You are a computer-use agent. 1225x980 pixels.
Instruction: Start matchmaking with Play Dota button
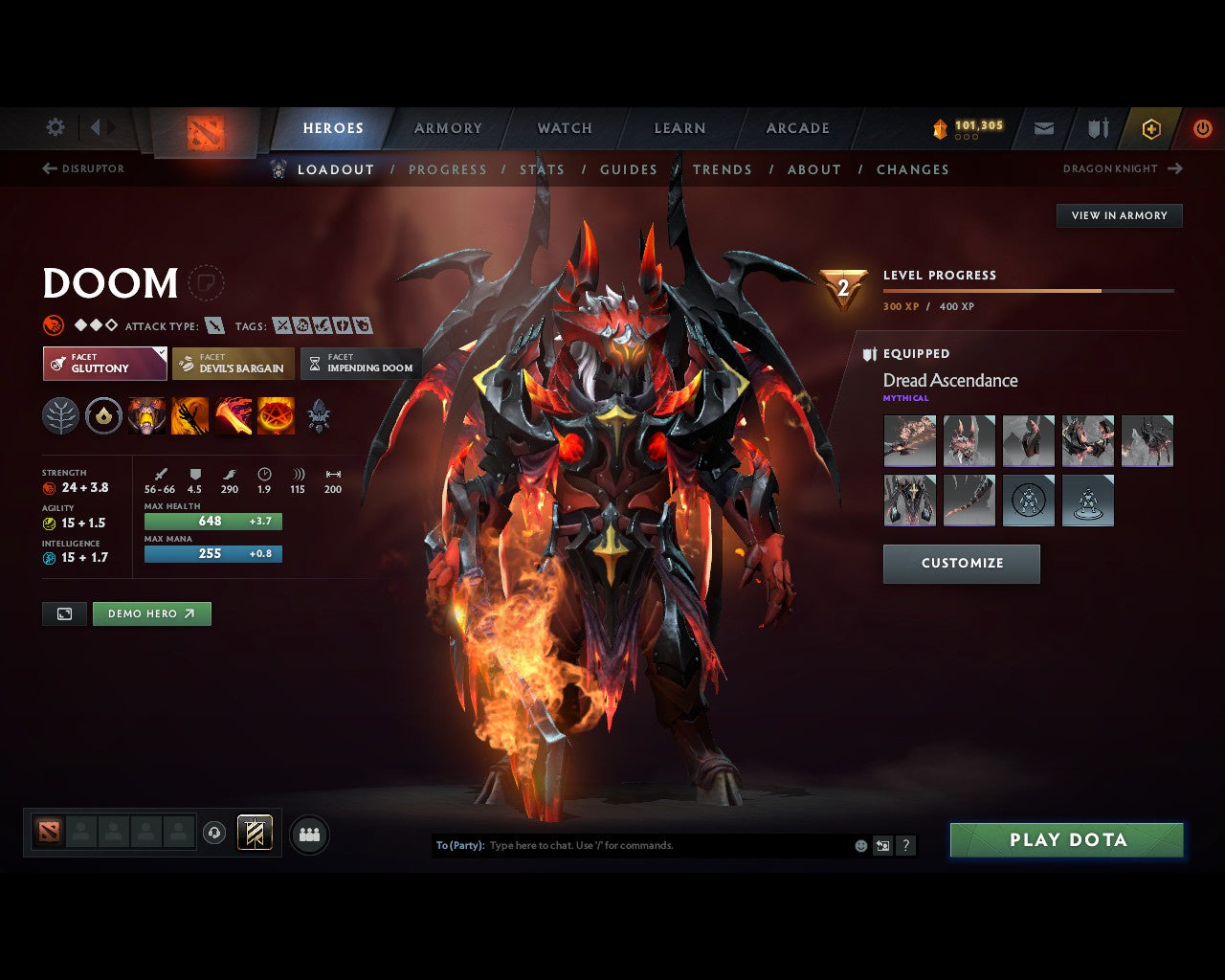1066,839
